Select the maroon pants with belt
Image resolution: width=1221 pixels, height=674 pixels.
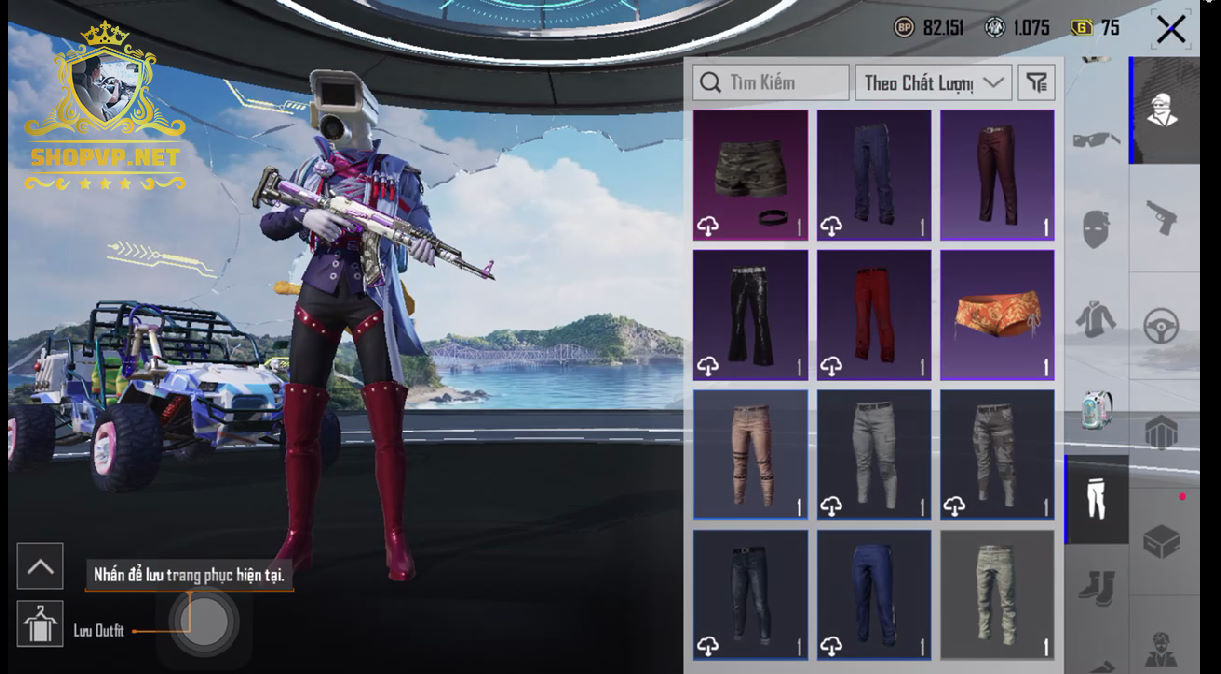pyautogui.click(x=997, y=175)
